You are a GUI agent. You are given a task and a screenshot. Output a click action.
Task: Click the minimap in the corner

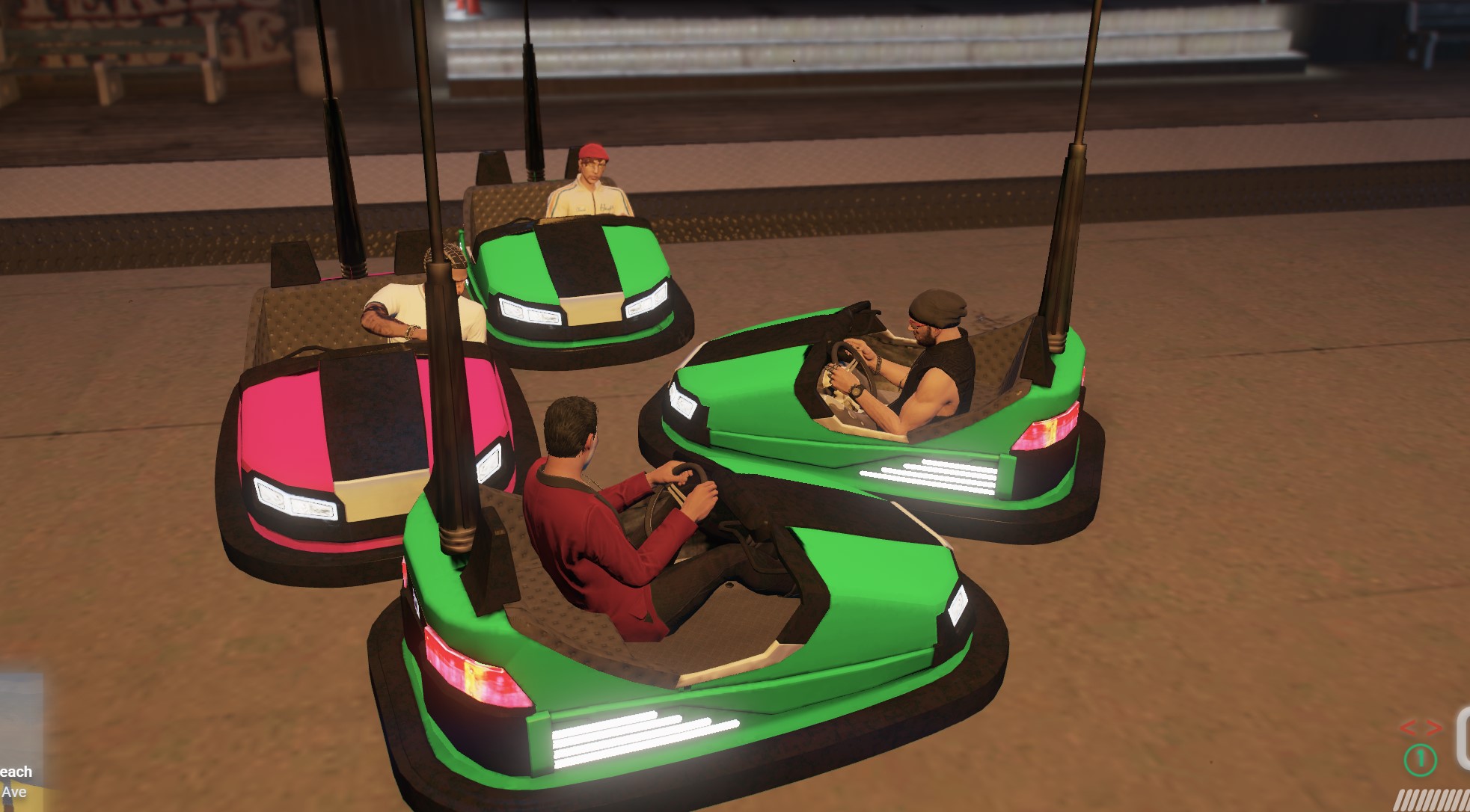pyautogui.click(x=21, y=716)
